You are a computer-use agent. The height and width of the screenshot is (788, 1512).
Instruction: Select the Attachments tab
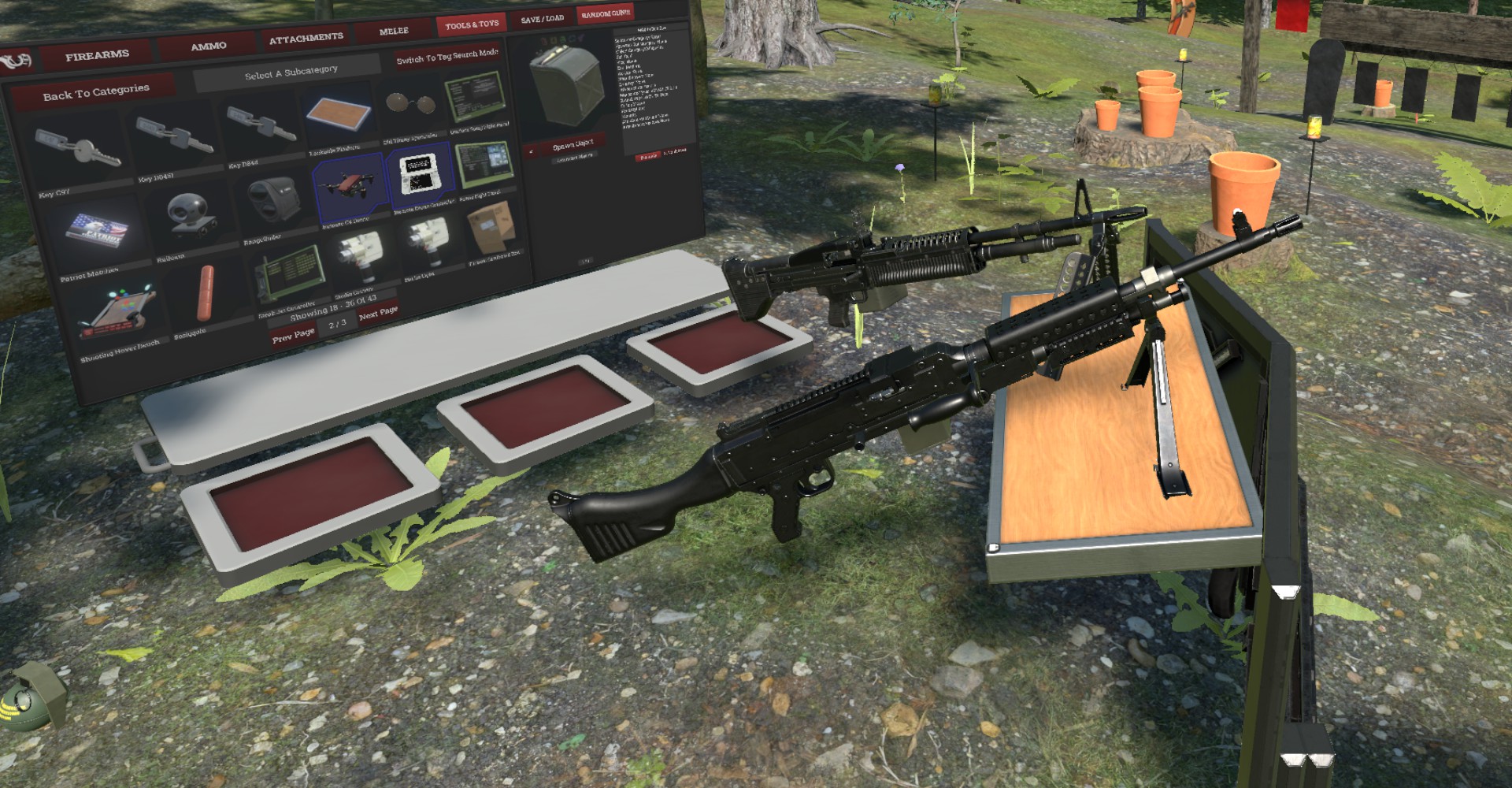click(306, 38)
